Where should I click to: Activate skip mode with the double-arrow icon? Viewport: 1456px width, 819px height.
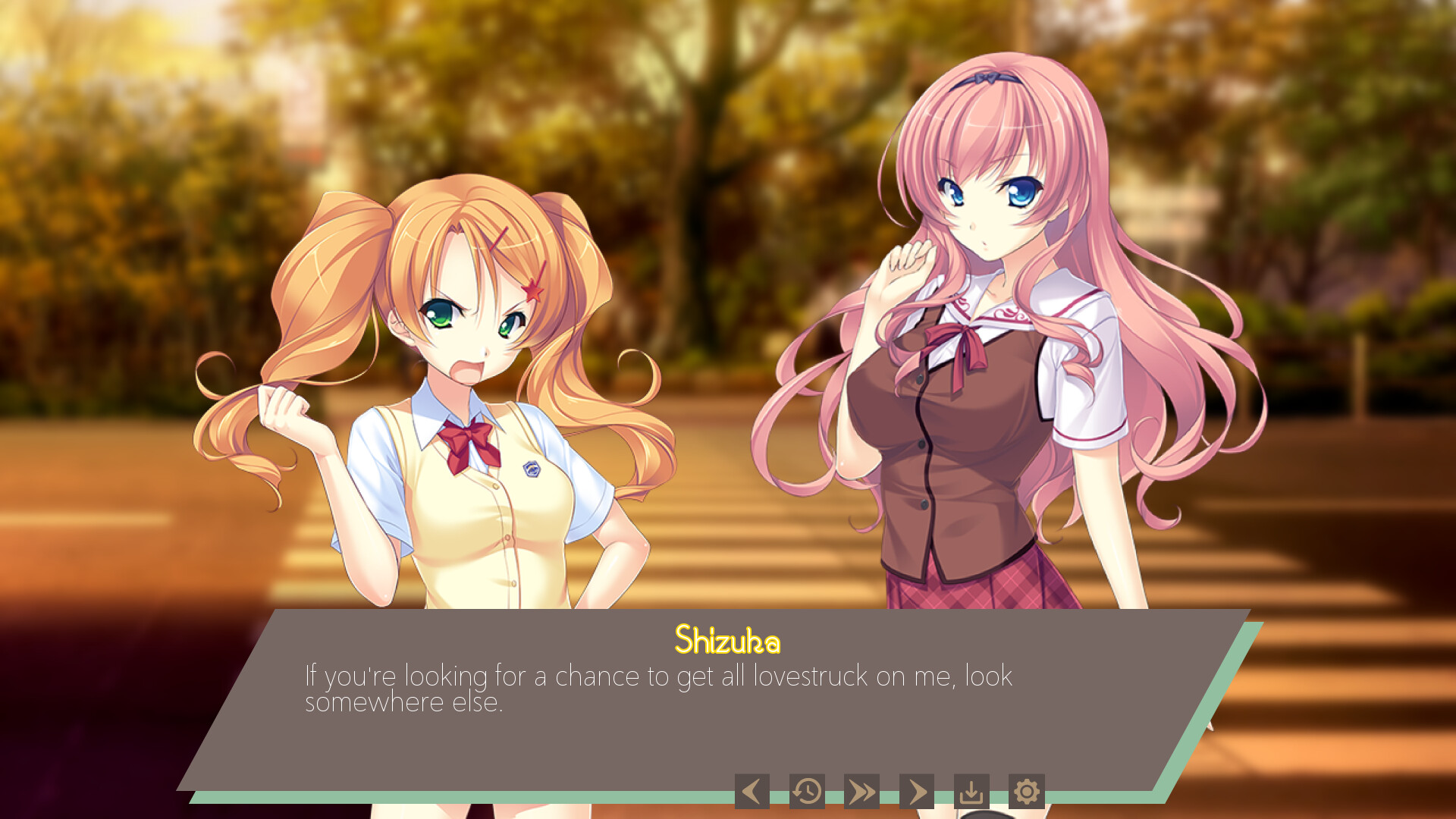[862, 790]
